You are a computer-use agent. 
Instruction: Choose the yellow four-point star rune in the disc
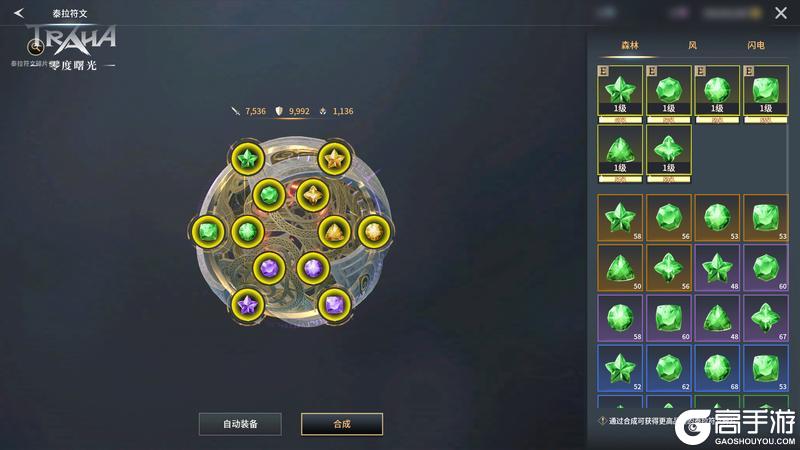pos(311,194)
